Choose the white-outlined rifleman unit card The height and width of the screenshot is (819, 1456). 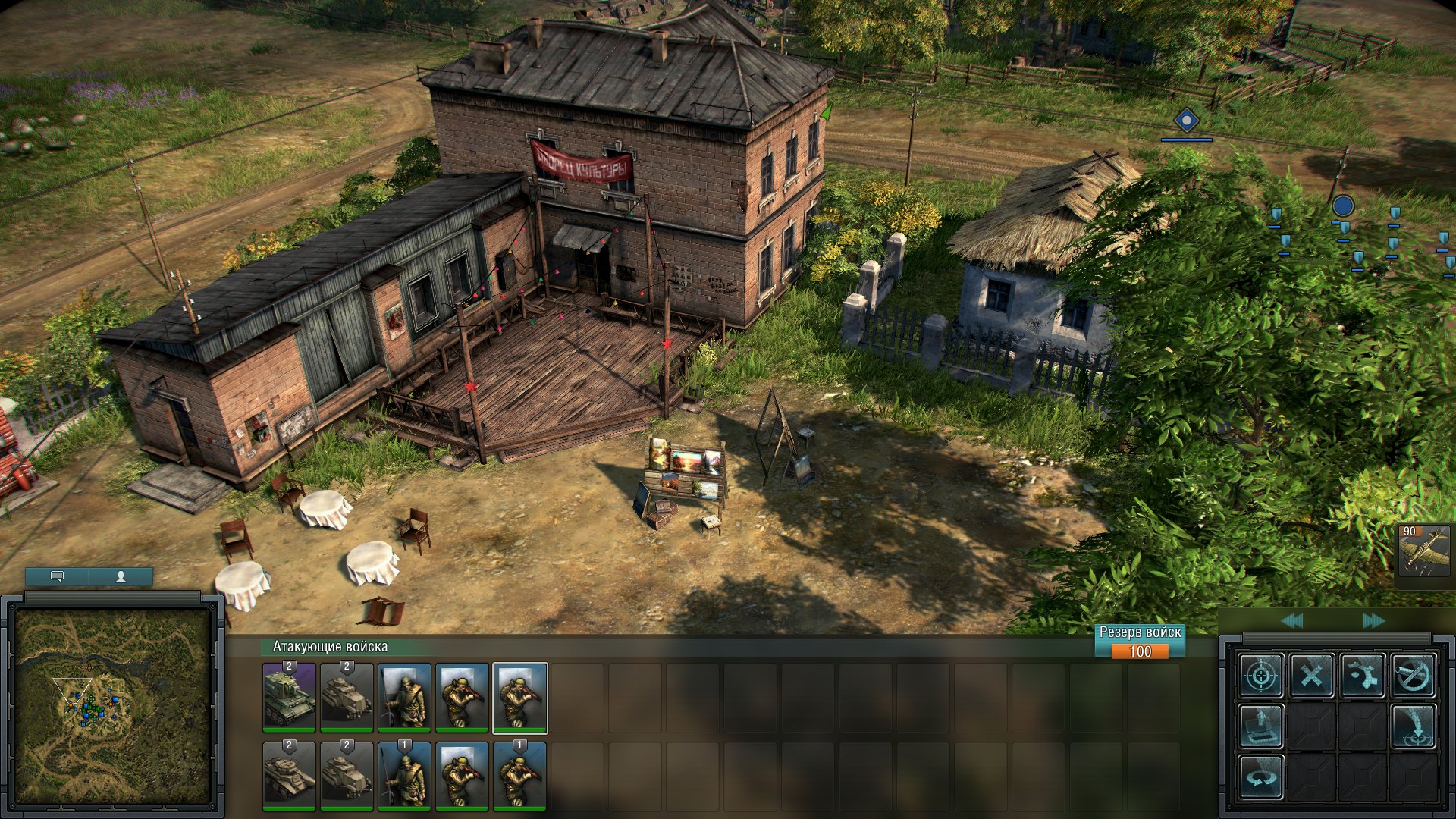click(x=519, y=697)
